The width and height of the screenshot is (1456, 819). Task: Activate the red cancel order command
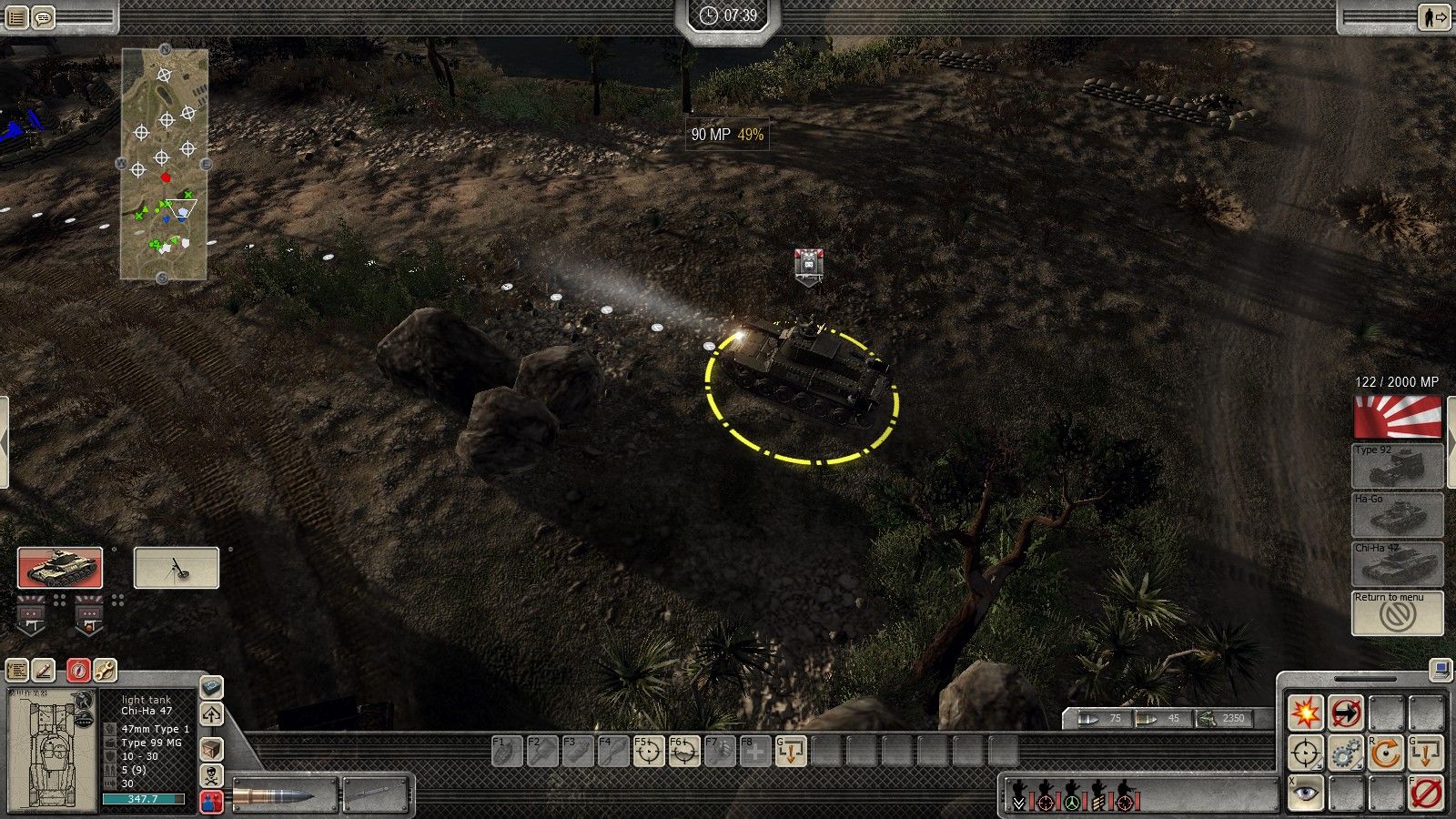(1425, 794)
